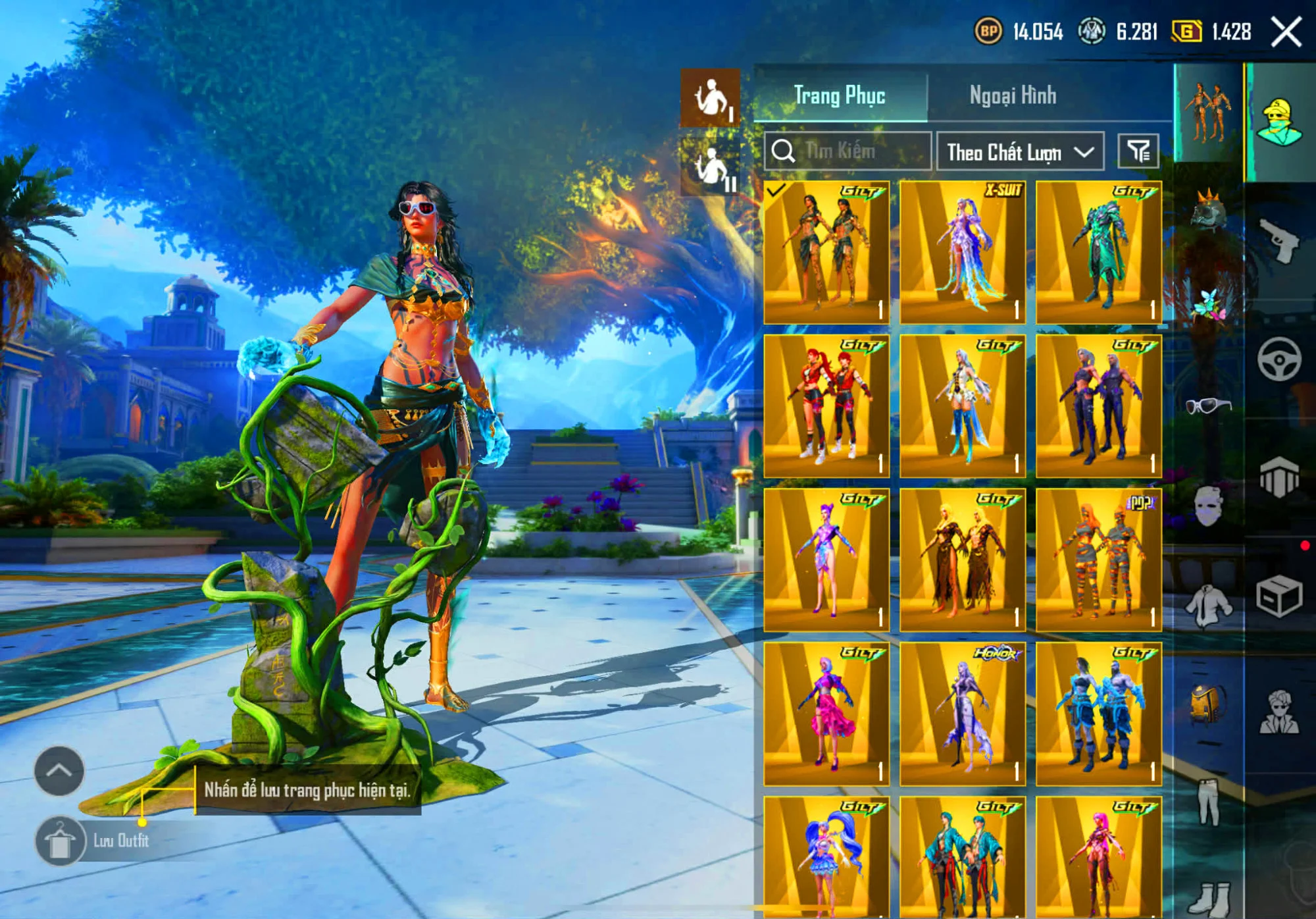Open the crate box category

pos(1279,596)
